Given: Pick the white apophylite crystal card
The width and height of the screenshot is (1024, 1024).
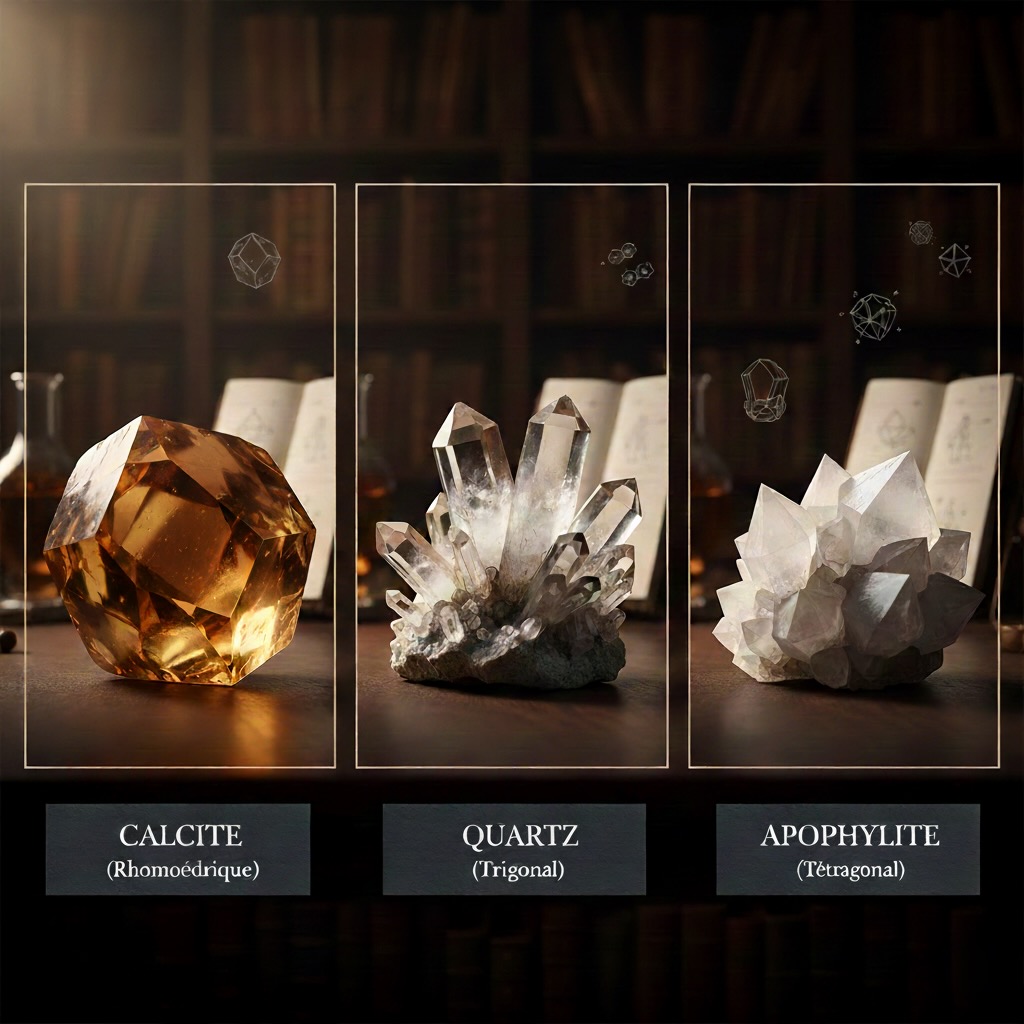Looking at the screenshot, I should [x=844, y=476].
